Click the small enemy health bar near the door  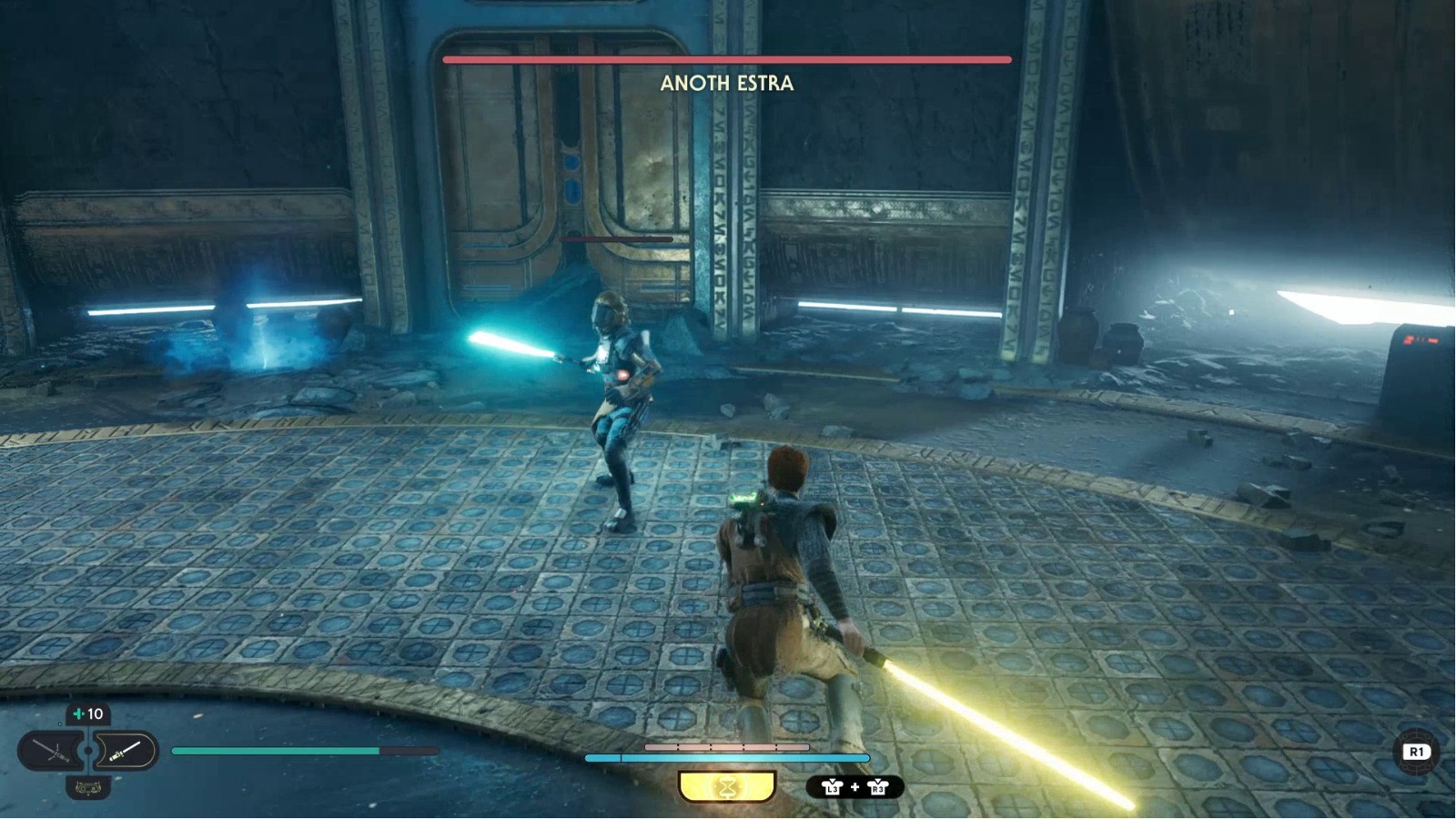[x=617, y=239]
